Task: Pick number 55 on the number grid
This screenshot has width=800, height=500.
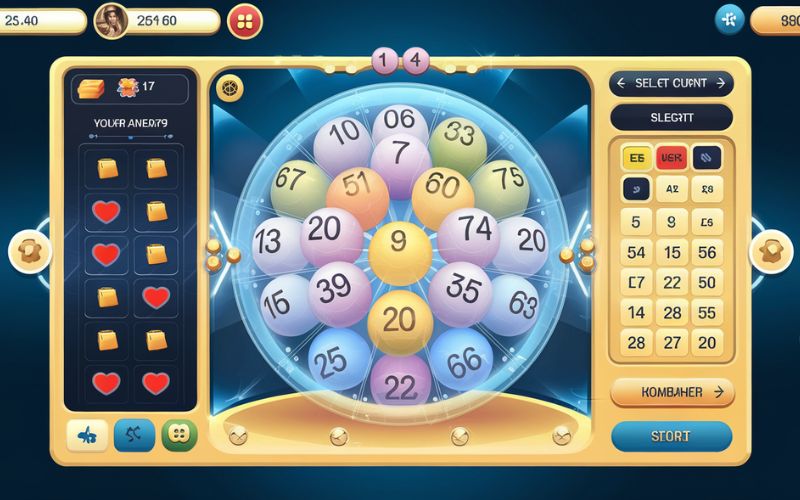Action: 707,313
